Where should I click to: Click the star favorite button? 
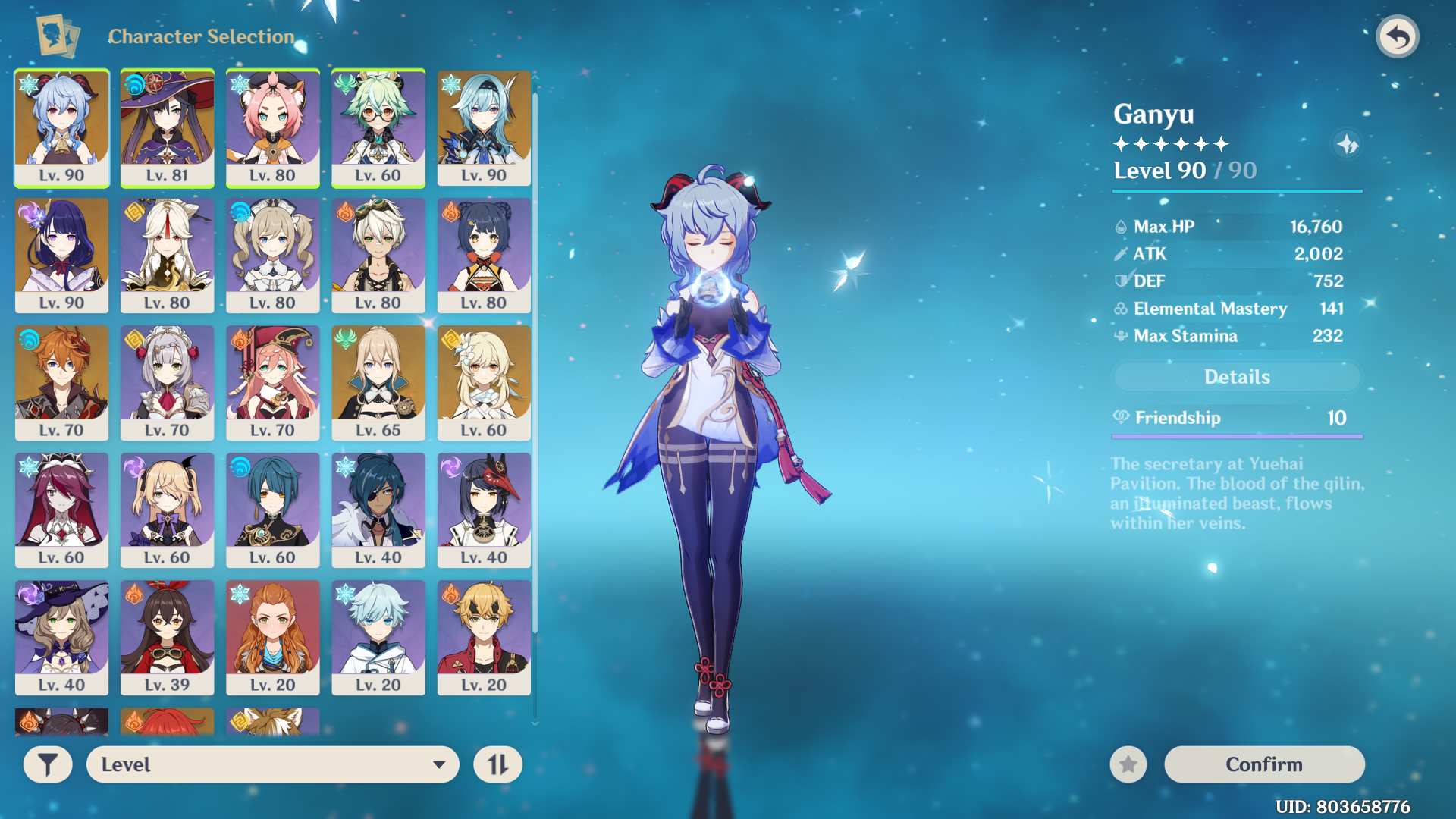click(1128, 764)
